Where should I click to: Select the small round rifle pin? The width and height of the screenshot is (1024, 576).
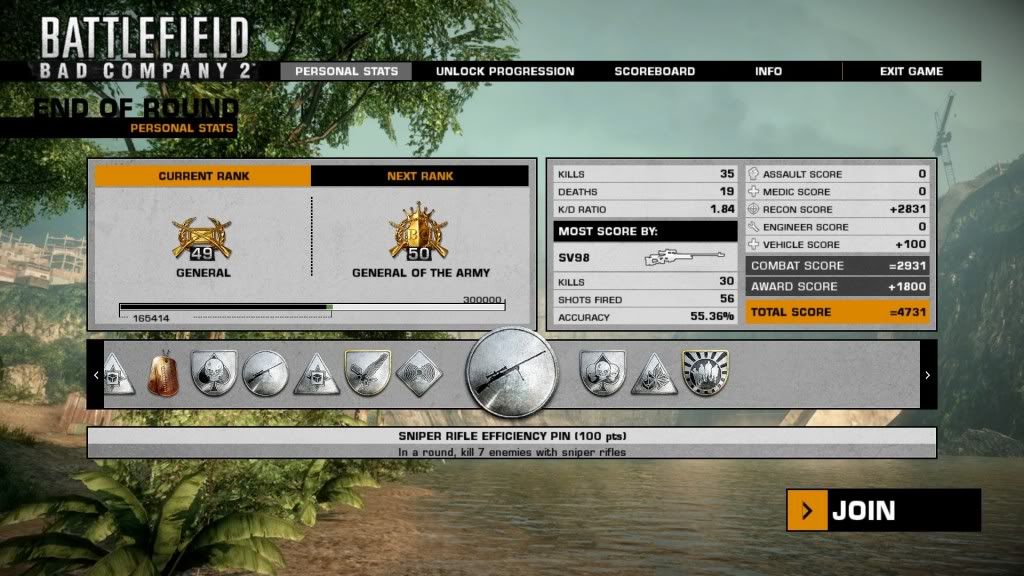(265, 374)
